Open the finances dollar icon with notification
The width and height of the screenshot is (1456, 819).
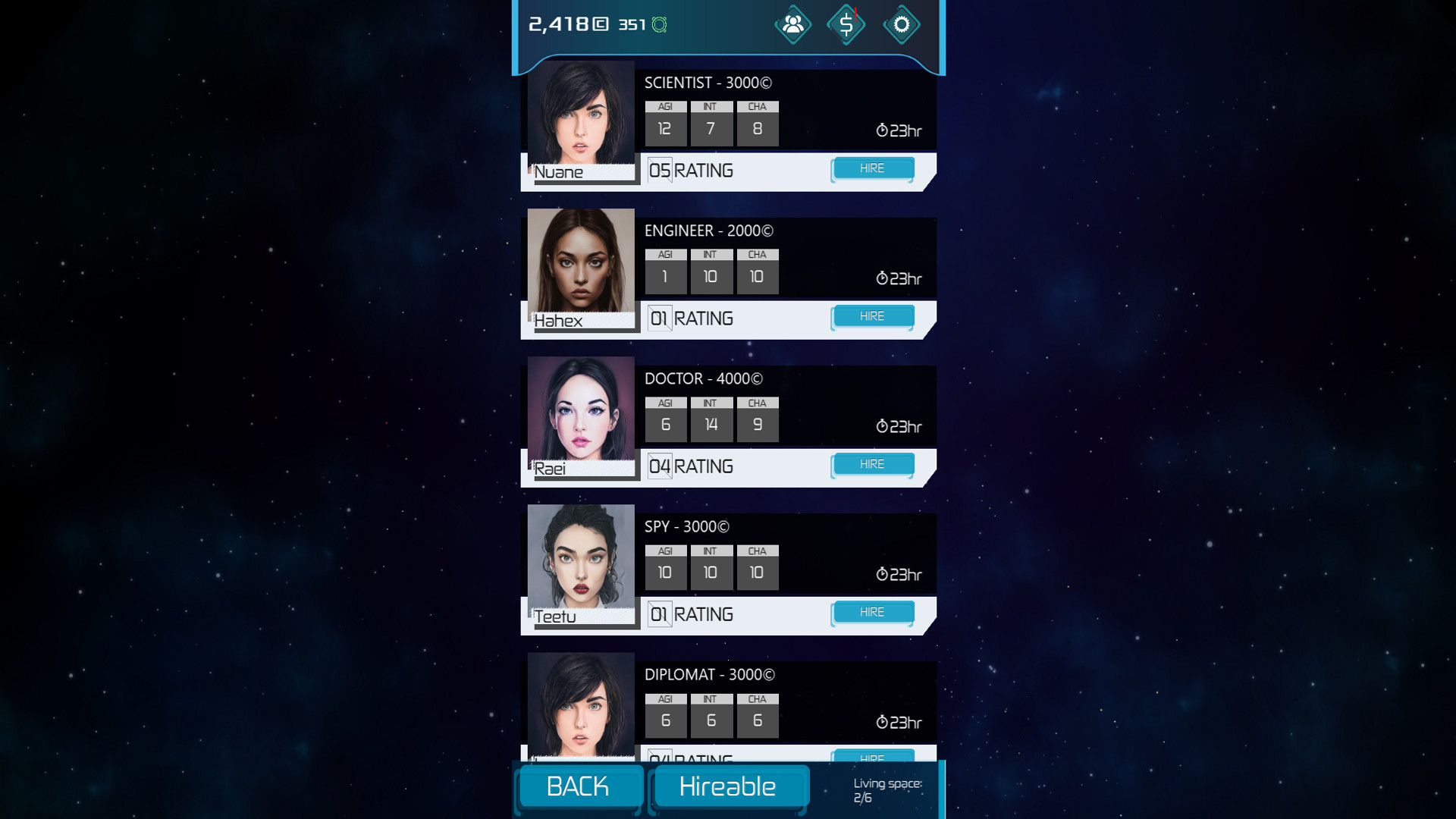pos(846,24)
